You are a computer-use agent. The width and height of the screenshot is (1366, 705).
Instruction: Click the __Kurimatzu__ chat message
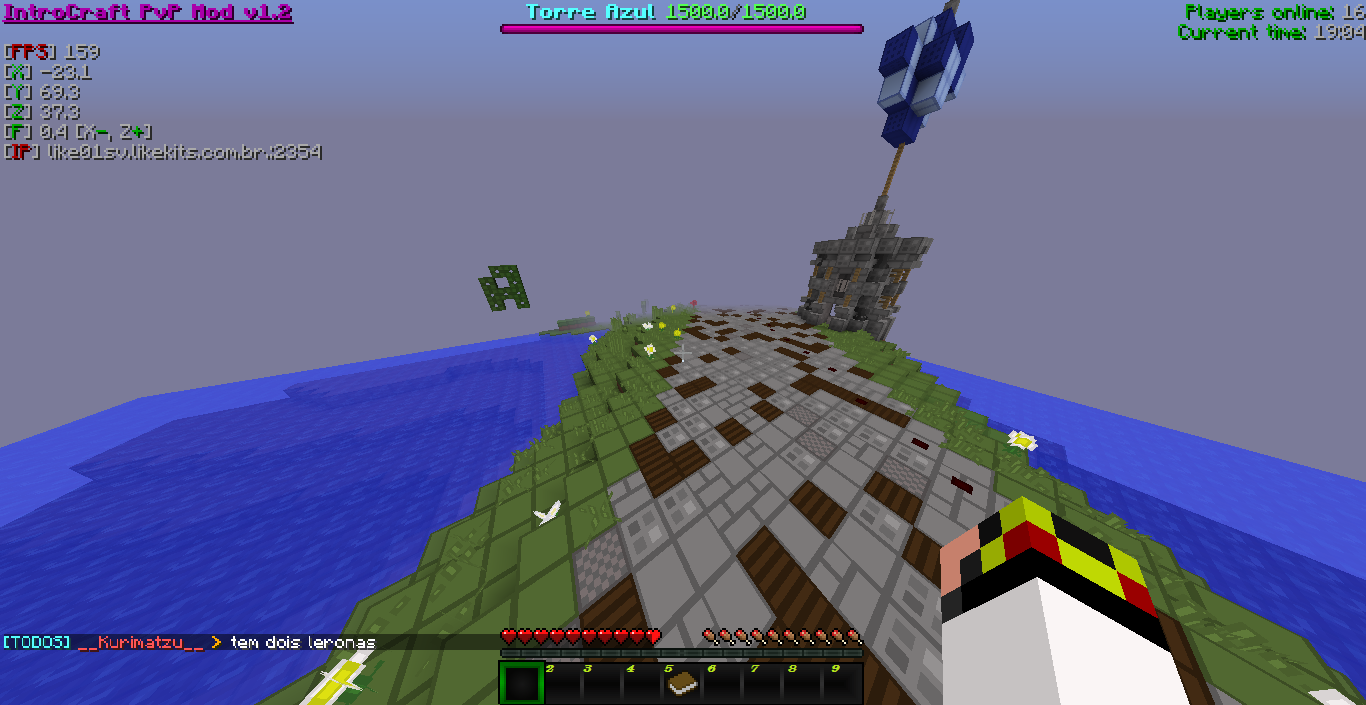coord(189,642)
